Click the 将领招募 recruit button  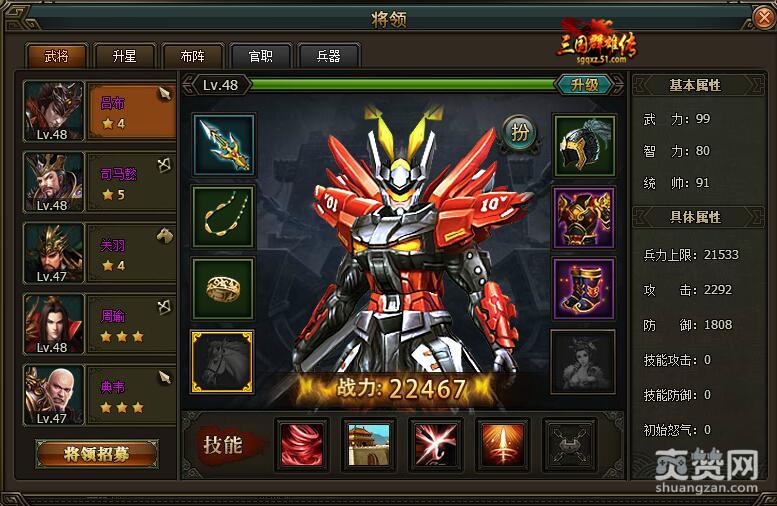97,454
